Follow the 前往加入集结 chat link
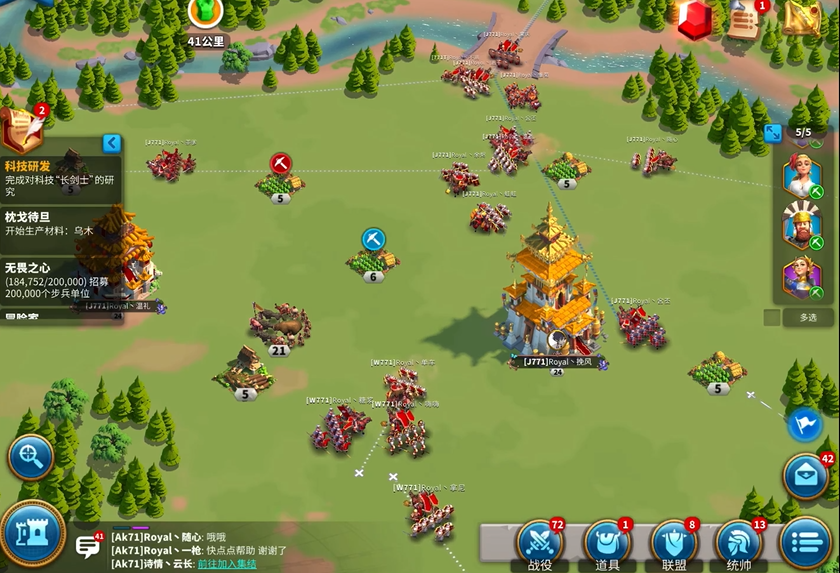 click(x=226, y=564)
